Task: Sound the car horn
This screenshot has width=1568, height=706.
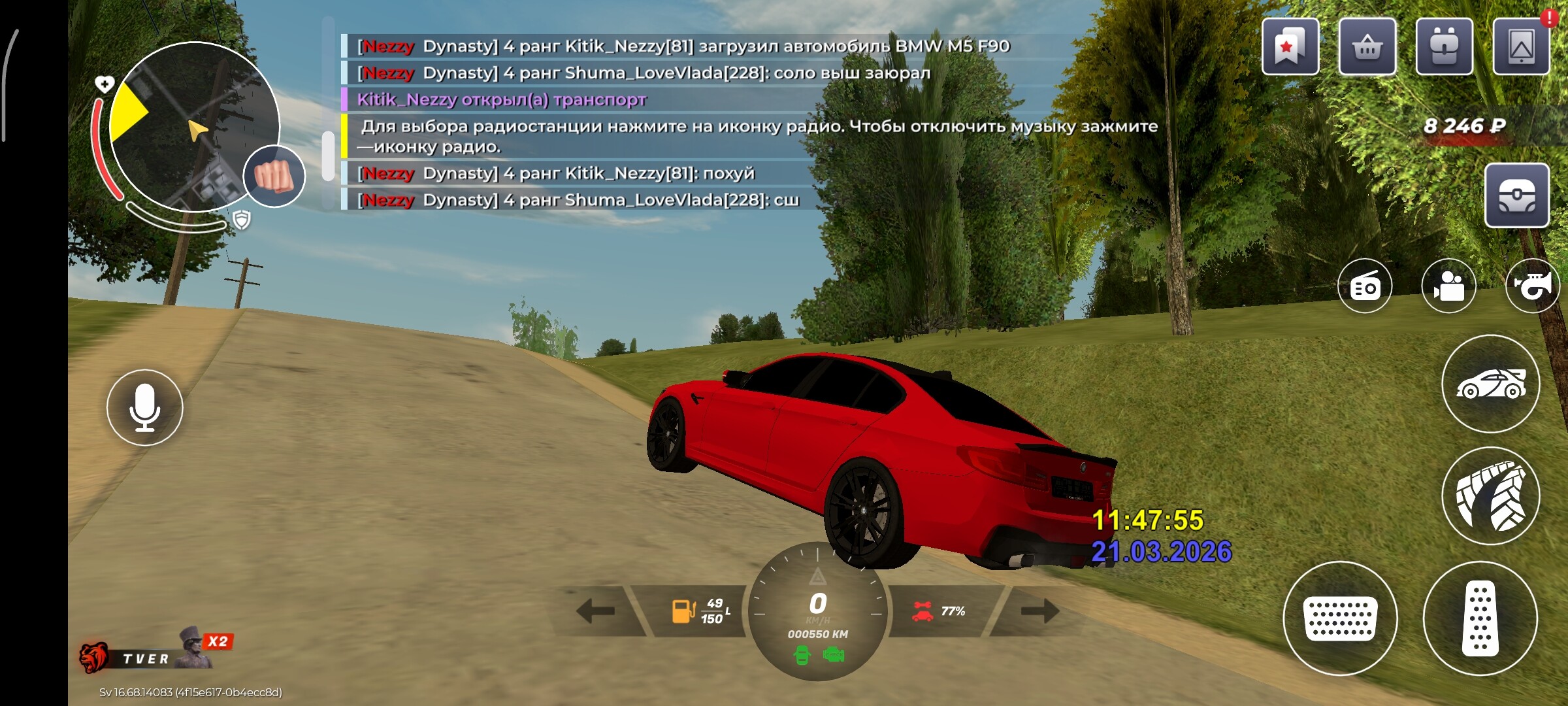Action: [1532, 286]
